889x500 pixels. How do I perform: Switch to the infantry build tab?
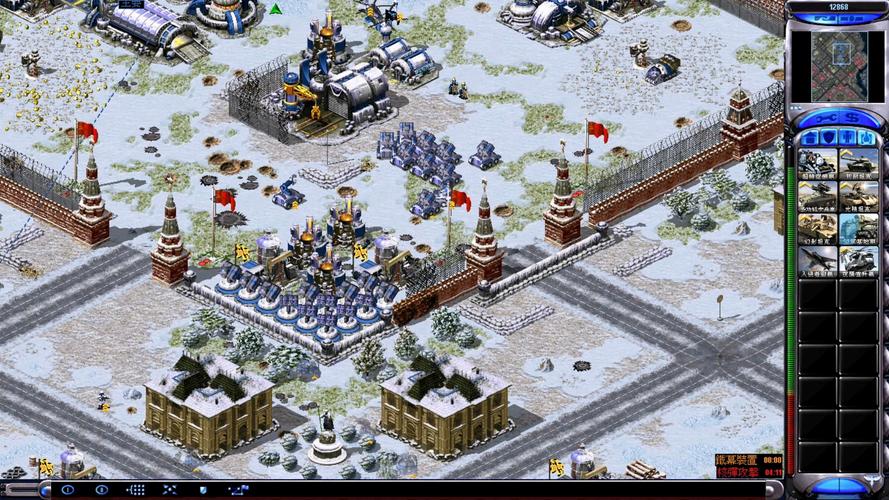[849, 137]
